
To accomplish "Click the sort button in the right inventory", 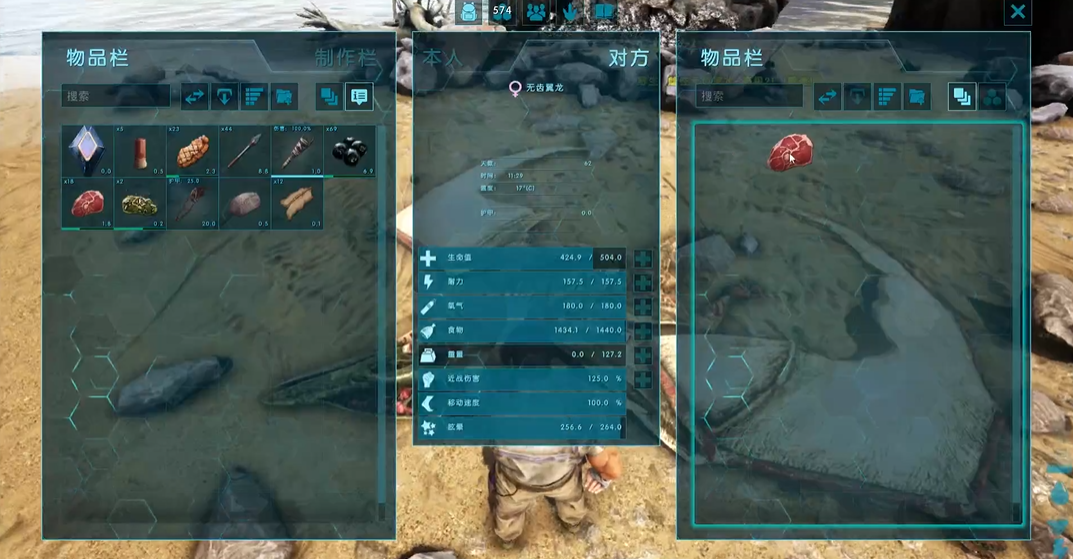I will [887, 96].
